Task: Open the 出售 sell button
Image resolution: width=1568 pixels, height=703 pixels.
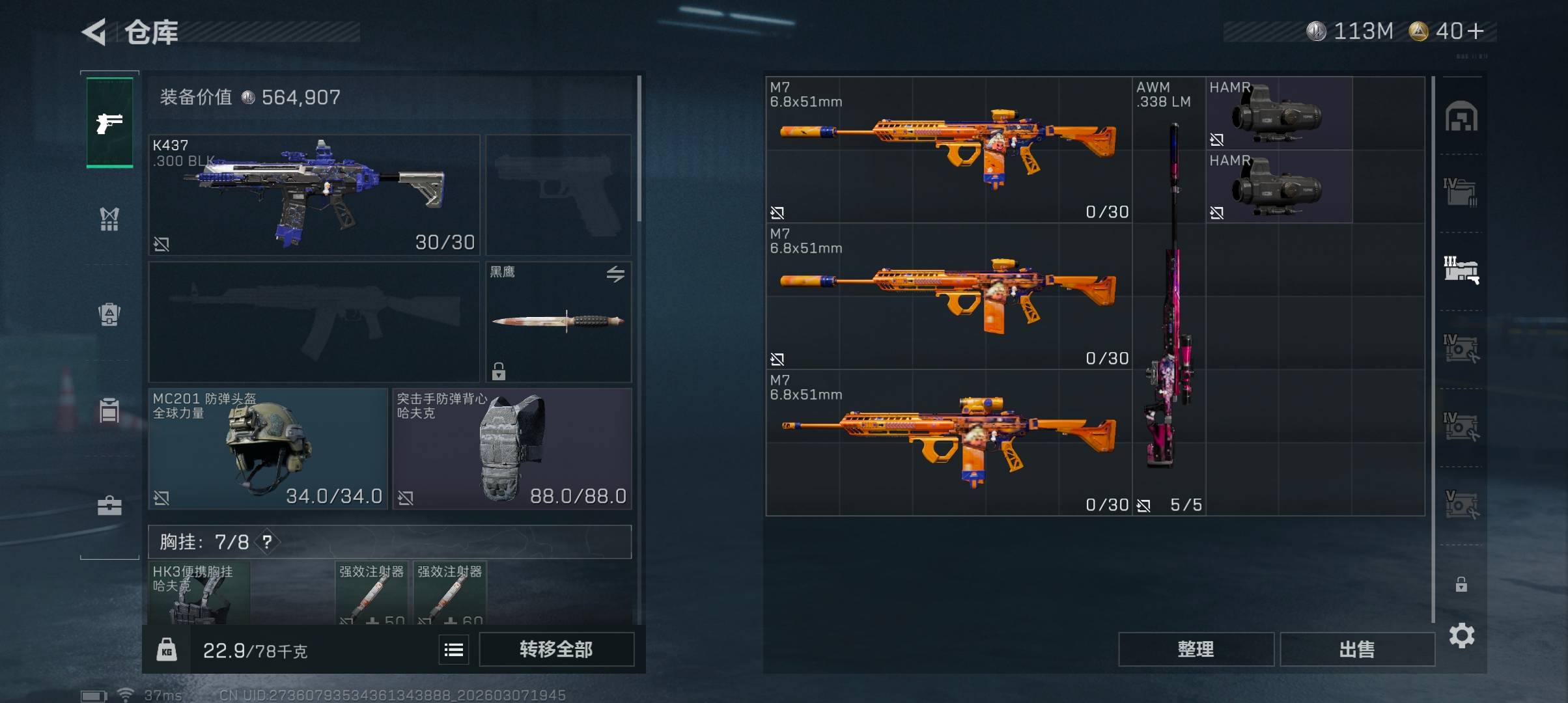Action: (1357, 649)
